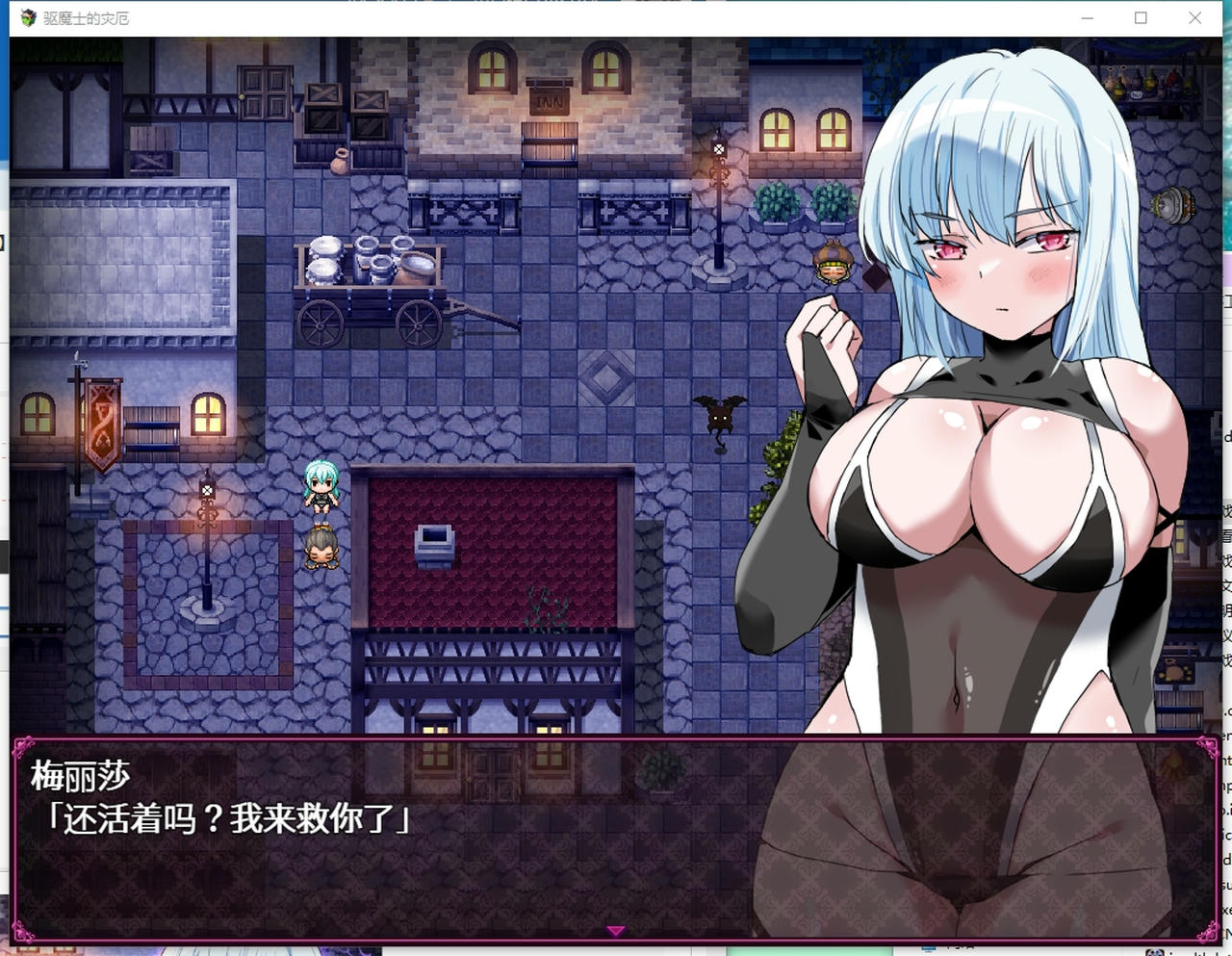This screenshot has height=956, width=1232.
Task: Click the hooded villager sprite below the heroine
Action: 322,552
